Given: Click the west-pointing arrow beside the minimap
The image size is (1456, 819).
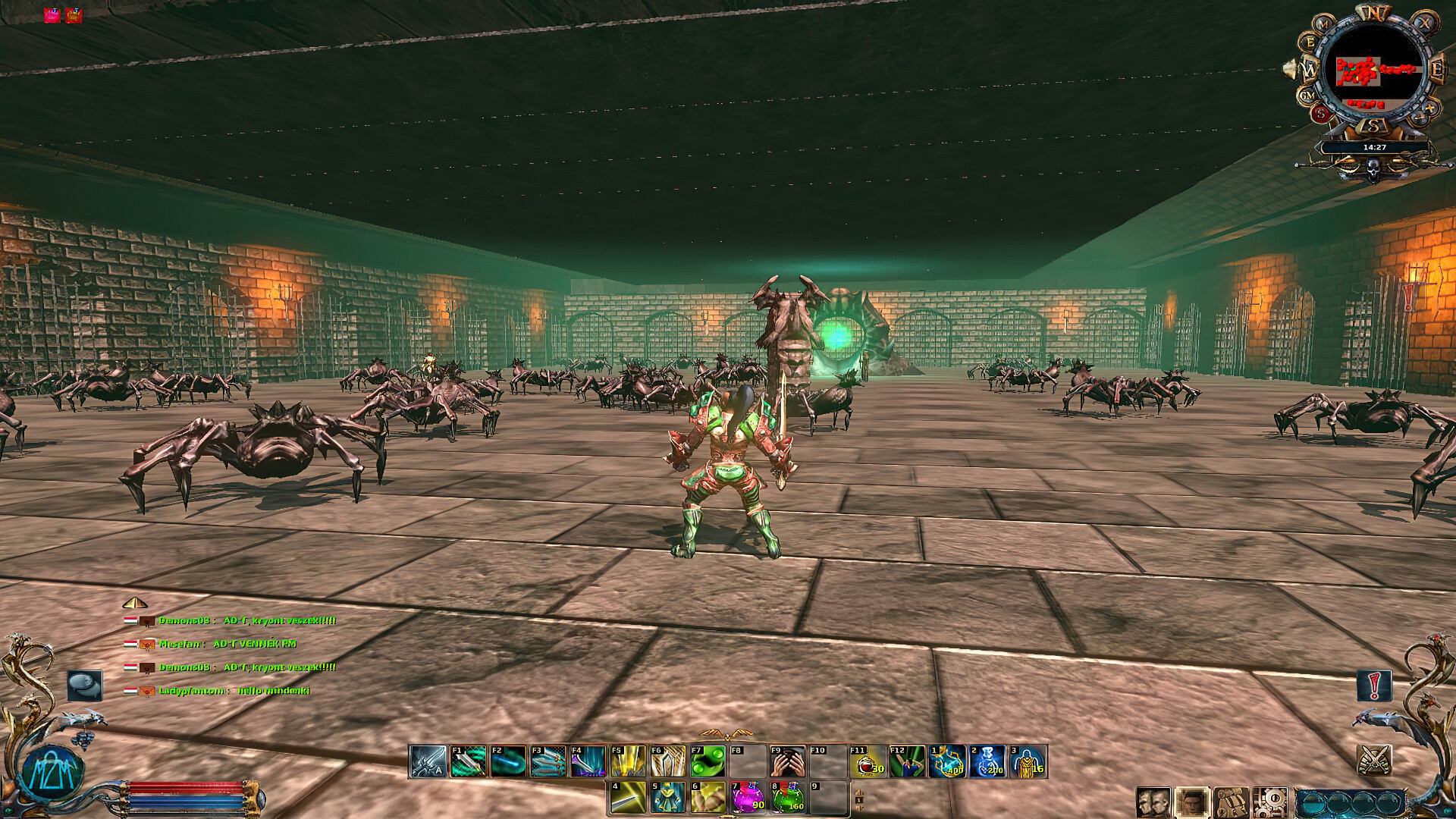Looking at the screenshot, I should click(1288, 70).
